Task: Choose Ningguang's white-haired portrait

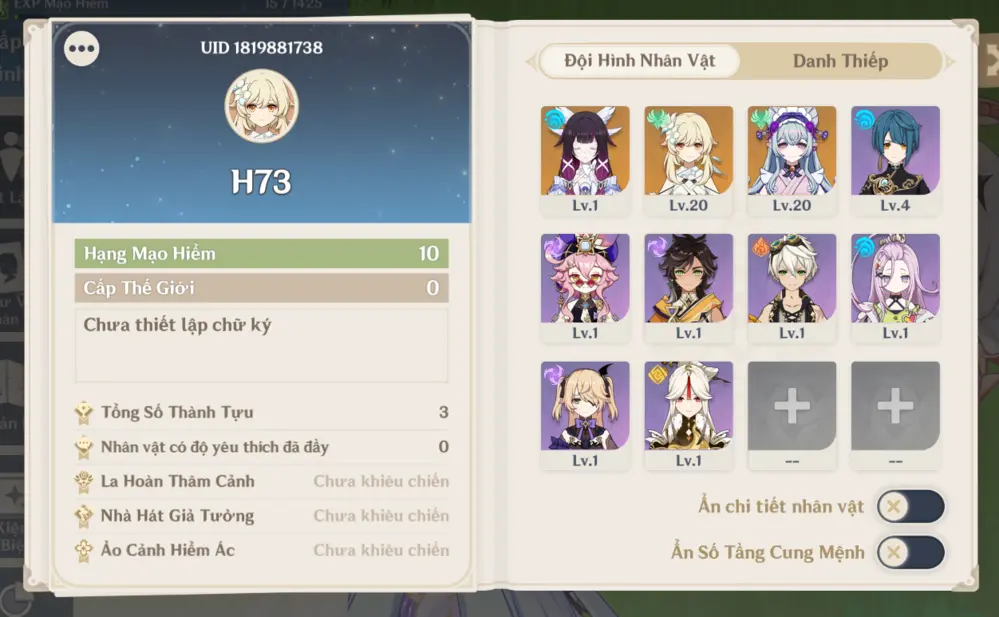Action: tap(688, 406)
